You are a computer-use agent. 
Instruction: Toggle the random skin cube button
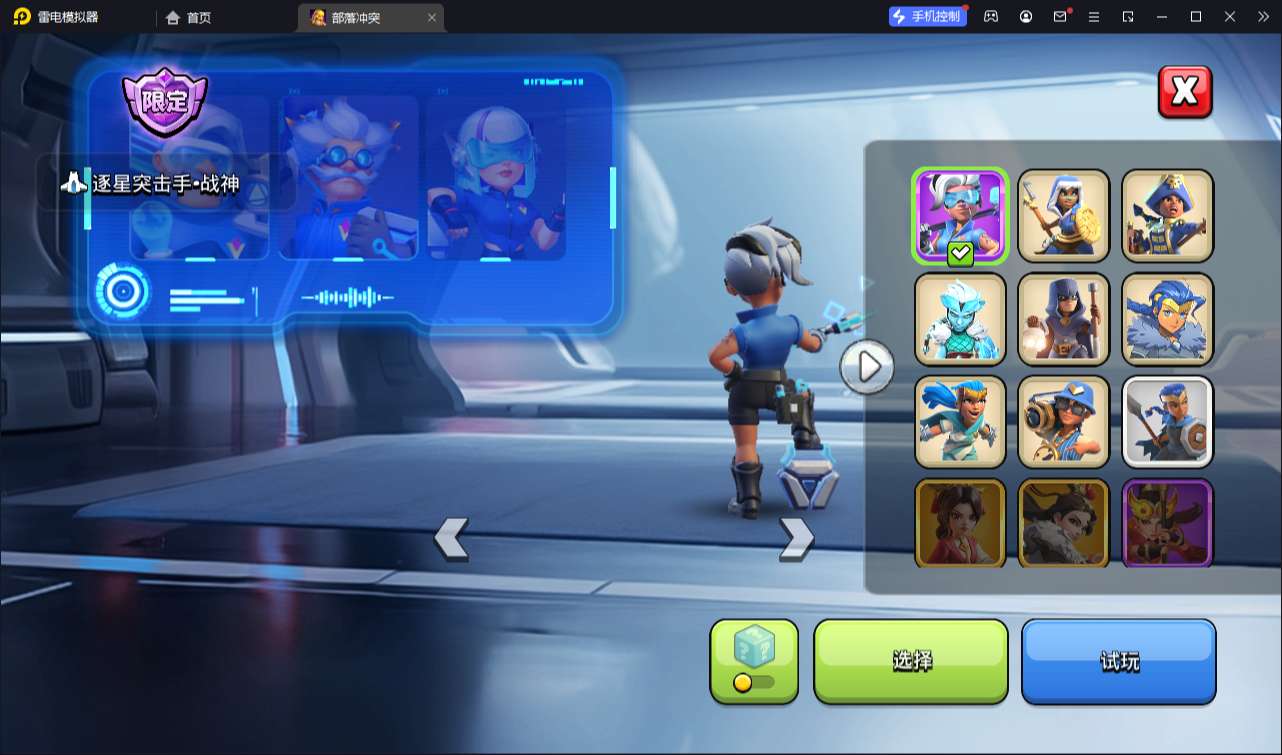pyautogui.click(x=754, y=661)
